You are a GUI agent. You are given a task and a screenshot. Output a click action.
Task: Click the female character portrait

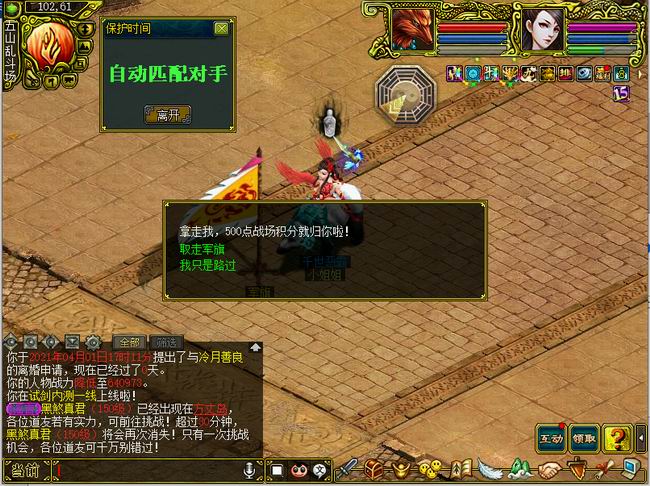(x=540, y=29)
